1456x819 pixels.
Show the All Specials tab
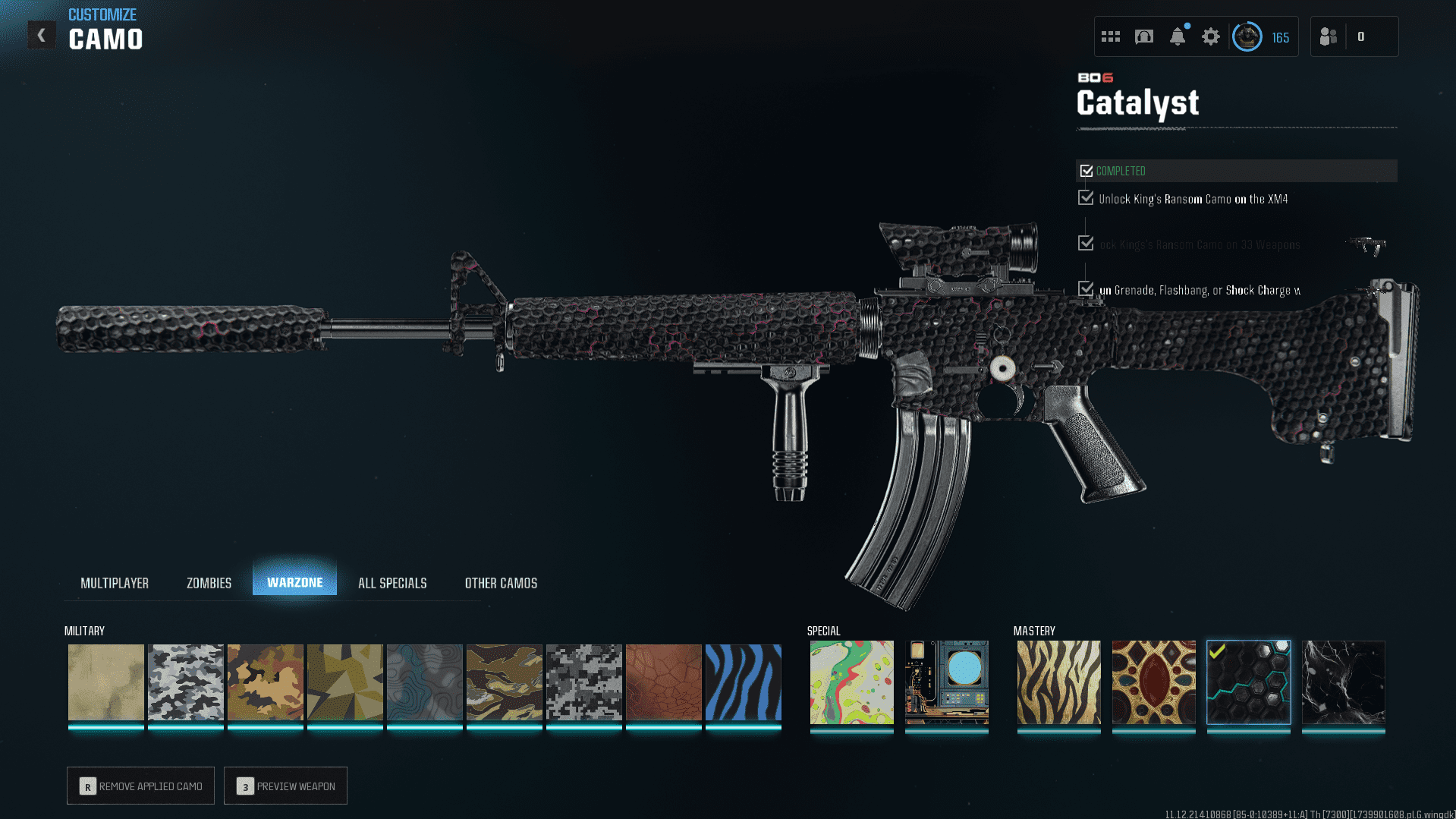(x=392, y=583)
